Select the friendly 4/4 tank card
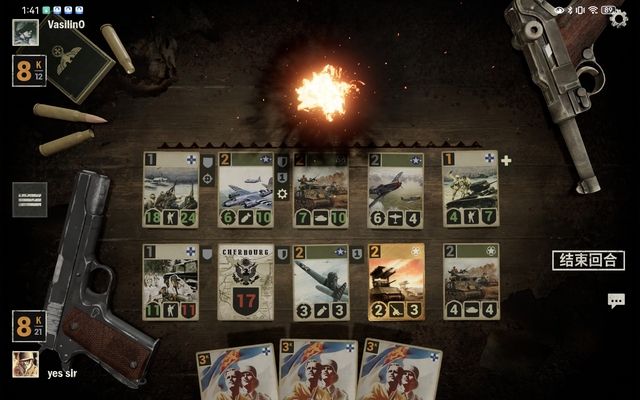 (471, 281)
